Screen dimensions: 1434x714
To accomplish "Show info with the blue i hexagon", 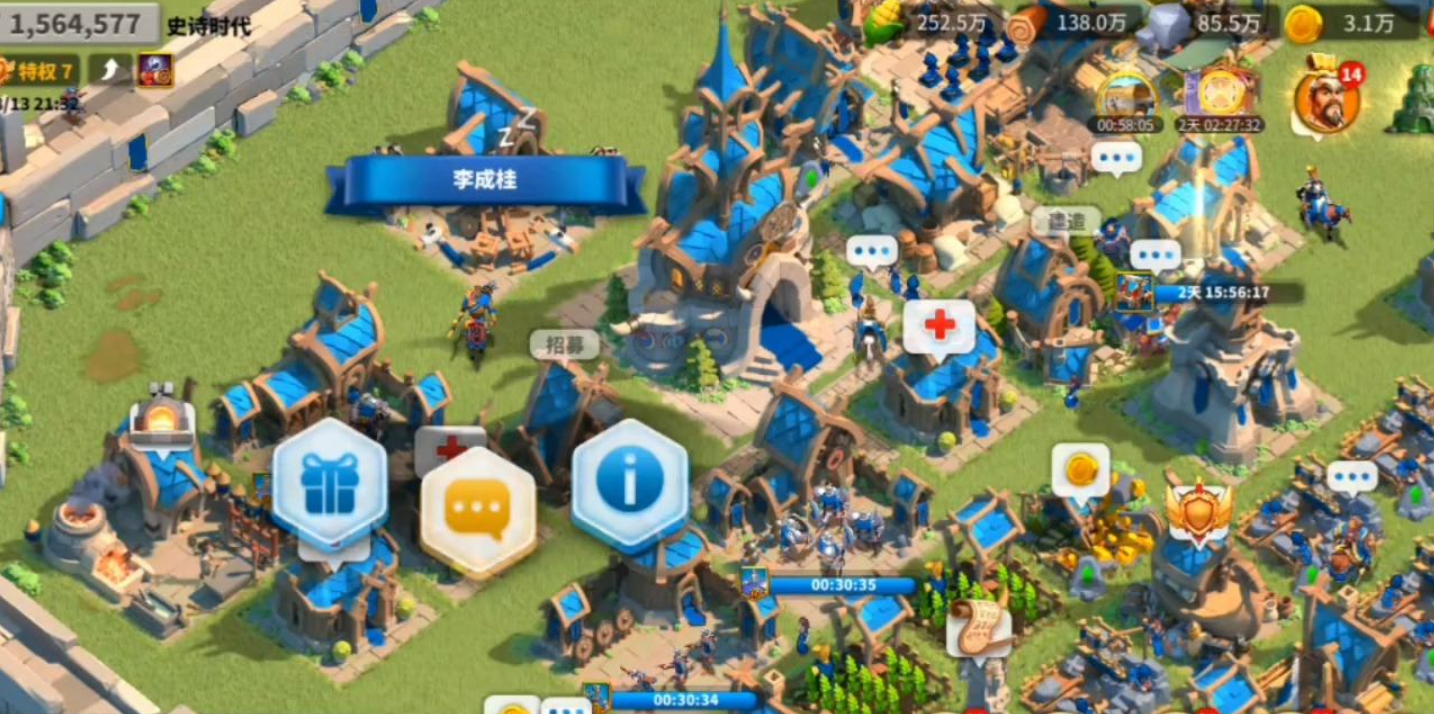I will 629,481.
